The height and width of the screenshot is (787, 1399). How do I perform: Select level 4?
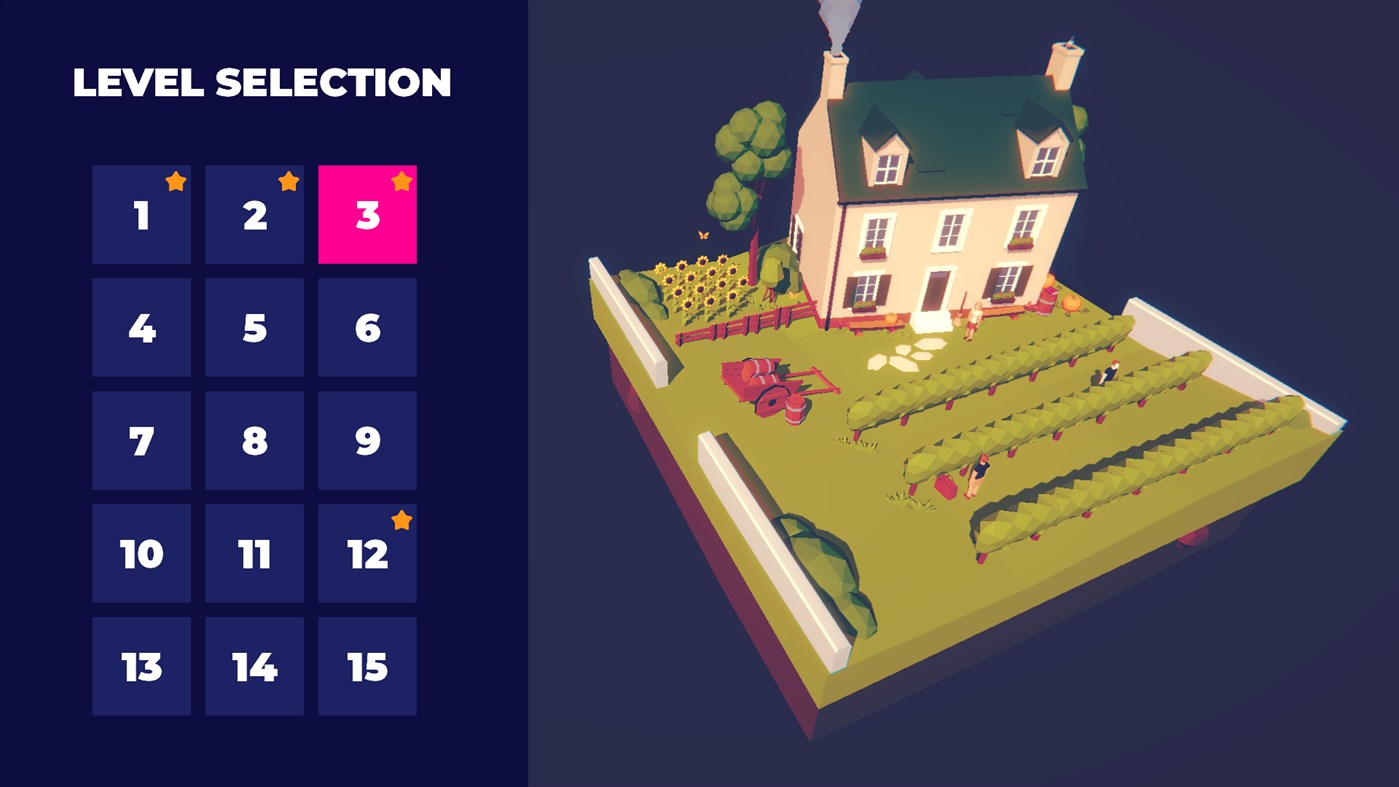pos(141,326)
